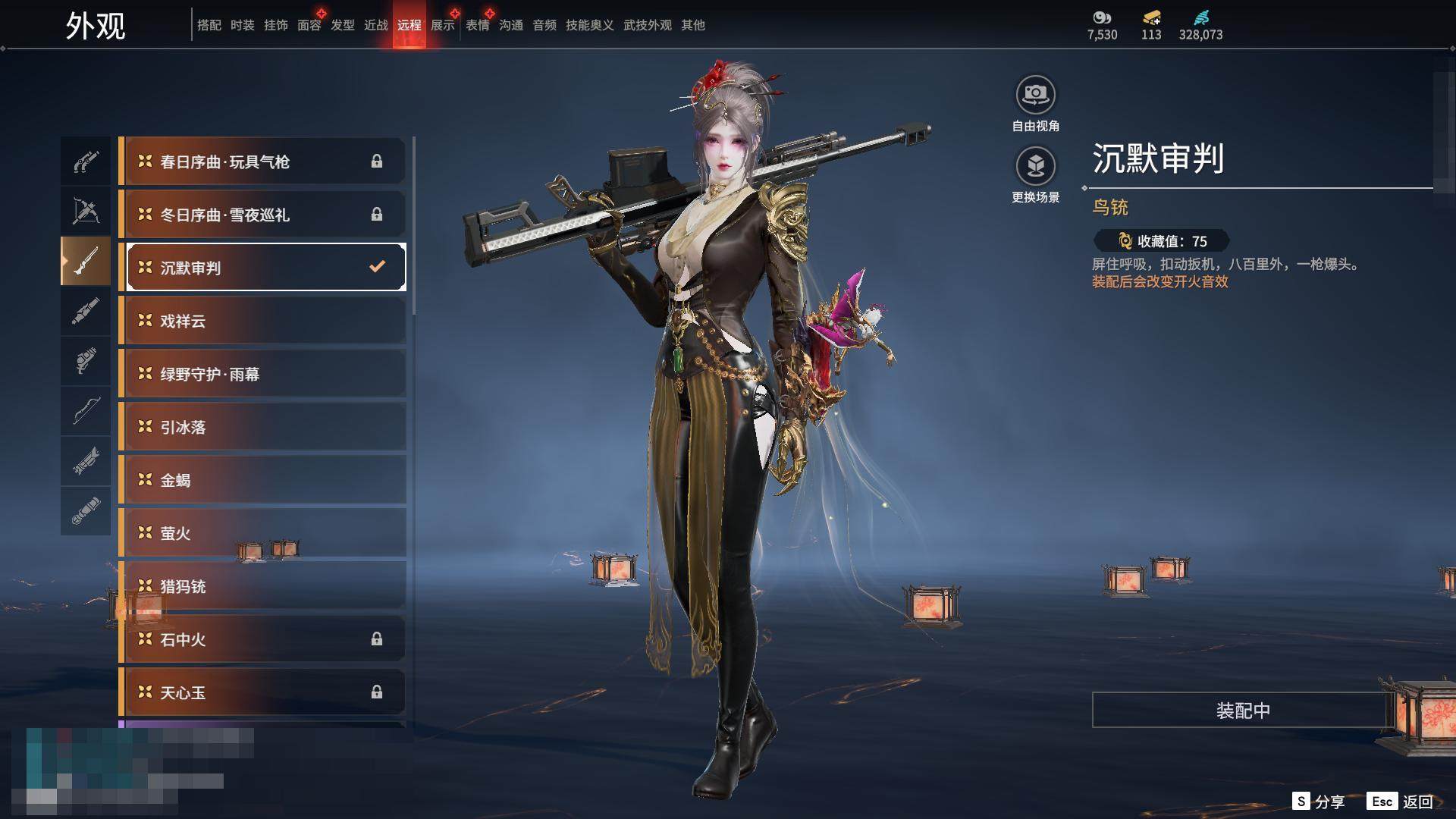The height and width of the screenshot is (819, 1456).
Task: Switch to the 时装 tab
Action: pos(243,25)
